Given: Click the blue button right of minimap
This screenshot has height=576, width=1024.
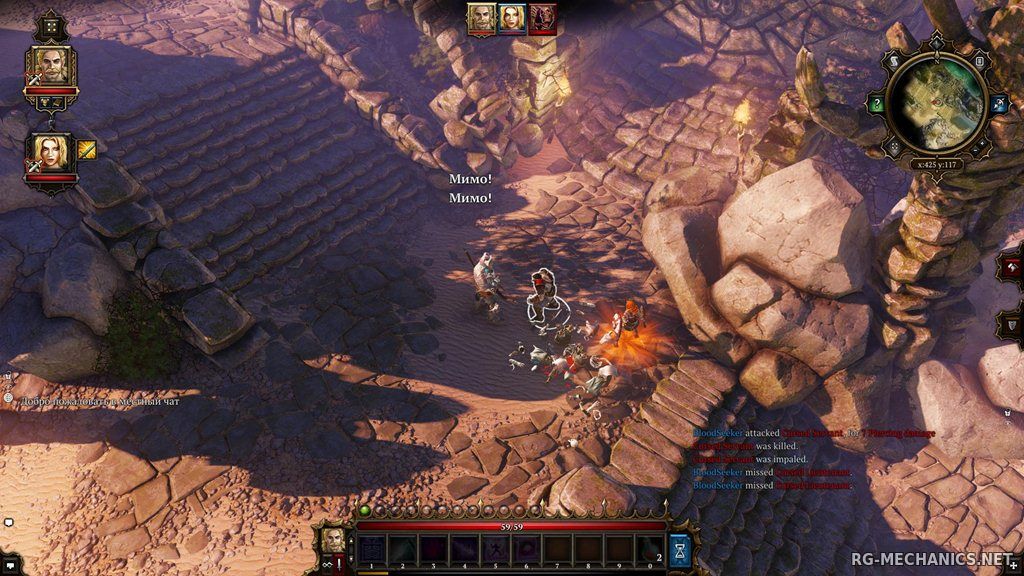Looking at the screenshot, I should [999, 104].
